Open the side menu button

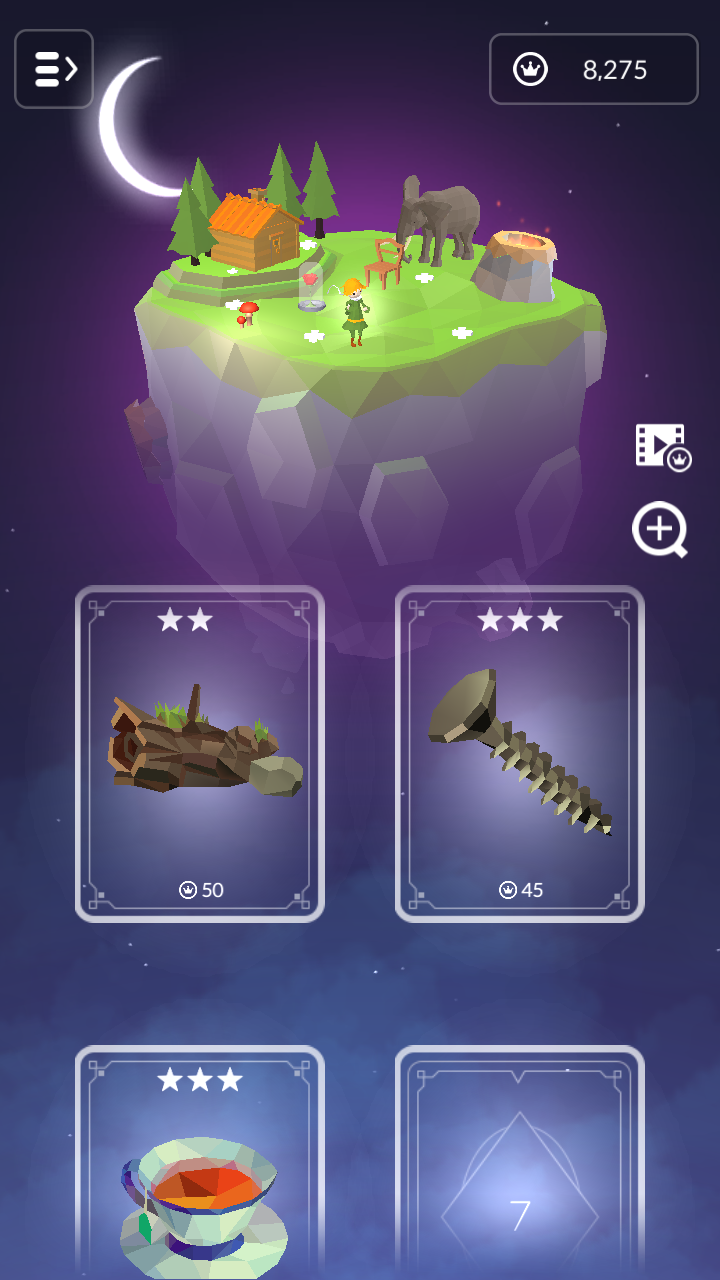click(x=54, y=69)
